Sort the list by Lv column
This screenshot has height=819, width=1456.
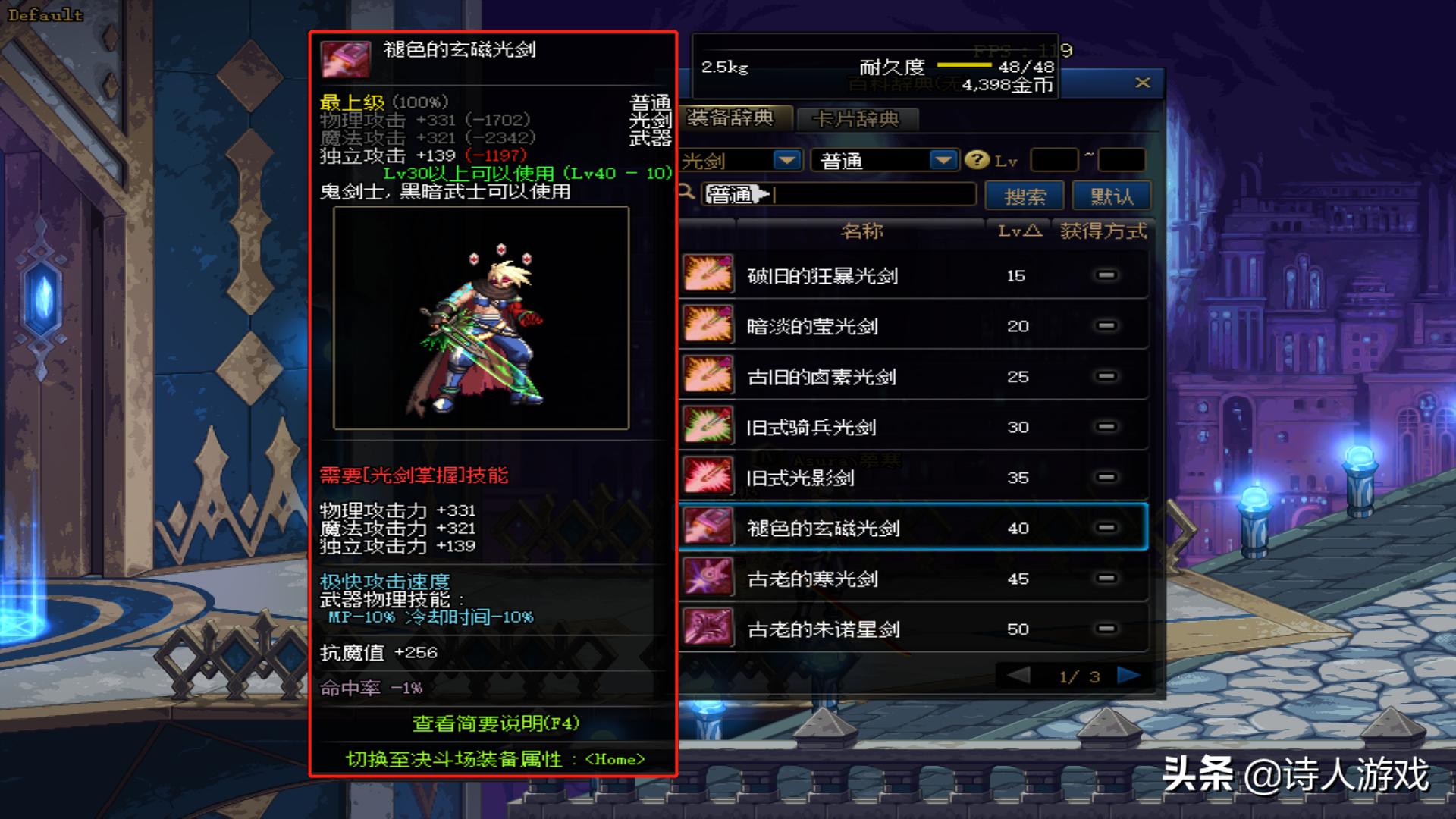click(1018, 231)
